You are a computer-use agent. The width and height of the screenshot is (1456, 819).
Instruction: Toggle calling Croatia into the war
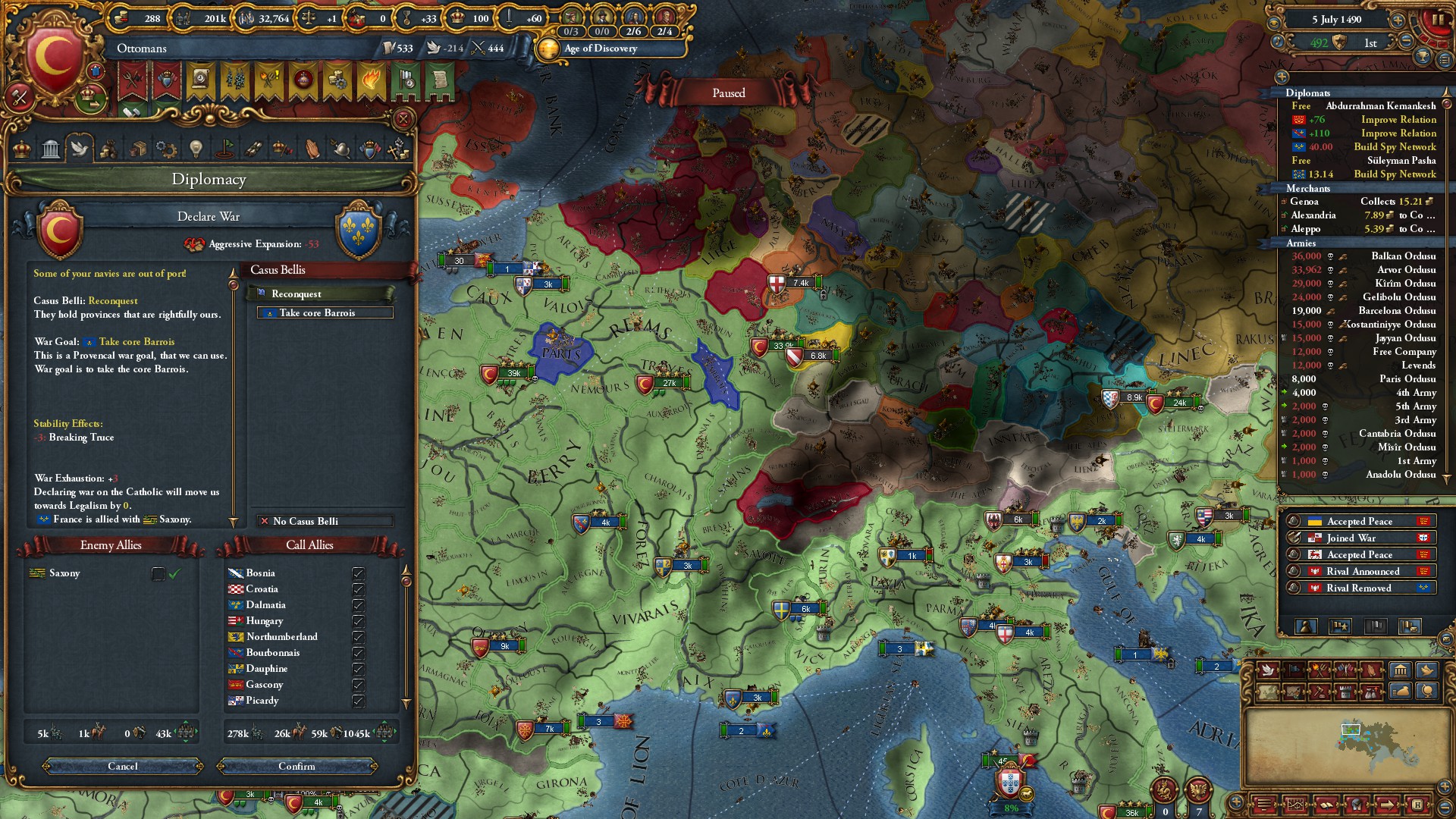click(x=359, y=589)
